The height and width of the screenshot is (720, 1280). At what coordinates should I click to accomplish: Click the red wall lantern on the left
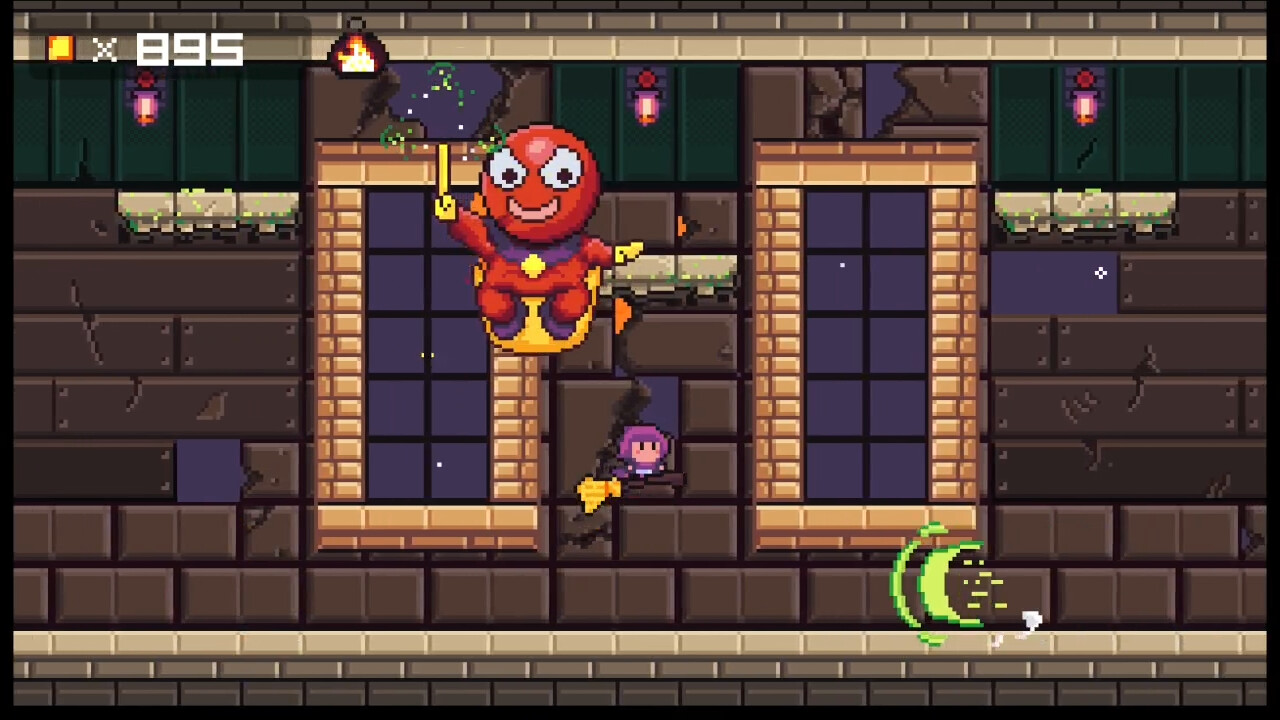tap(145, 105)
